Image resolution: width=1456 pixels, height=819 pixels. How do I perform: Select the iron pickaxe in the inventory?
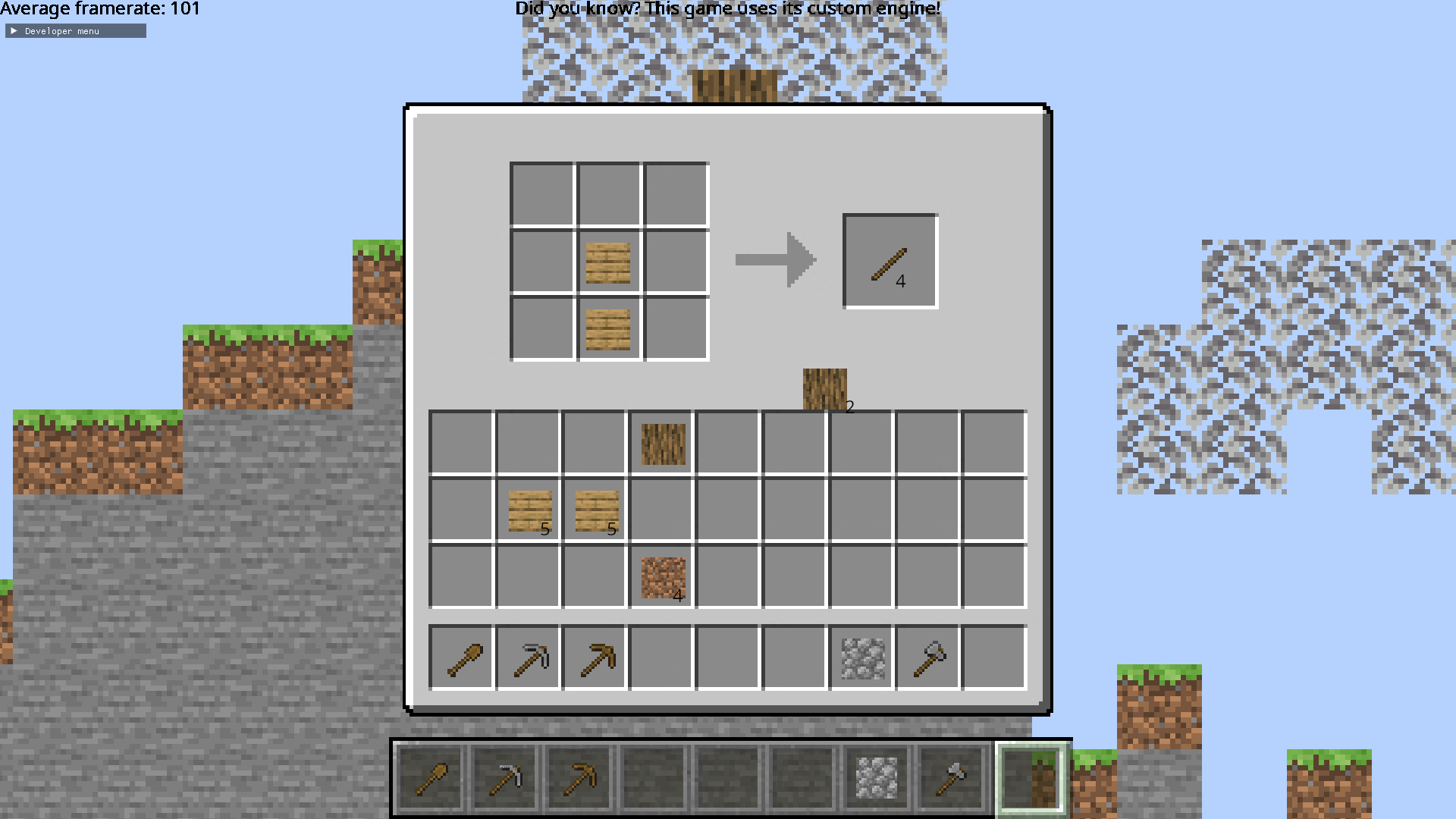pyautogui.click(x=529, y=657)
